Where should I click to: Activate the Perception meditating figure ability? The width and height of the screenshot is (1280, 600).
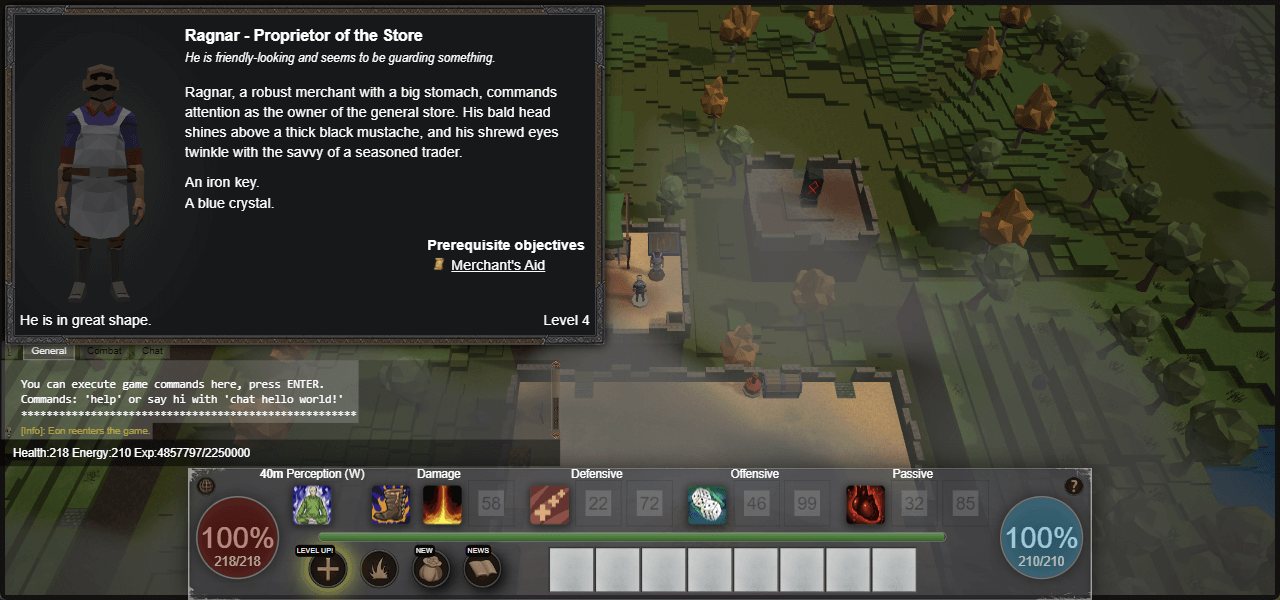pos(312,505)
